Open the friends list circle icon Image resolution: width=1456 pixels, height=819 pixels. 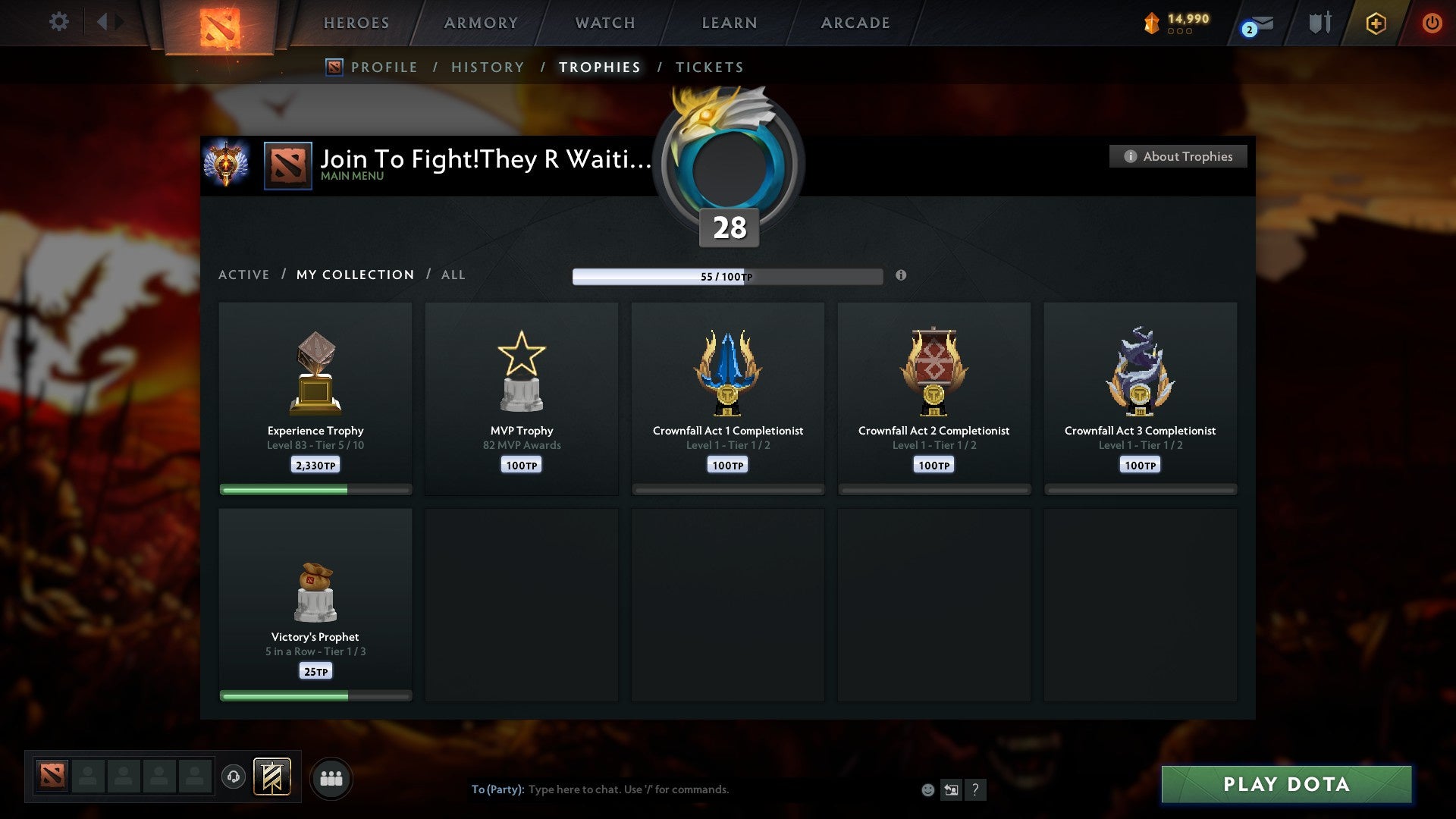coord(331,777)
